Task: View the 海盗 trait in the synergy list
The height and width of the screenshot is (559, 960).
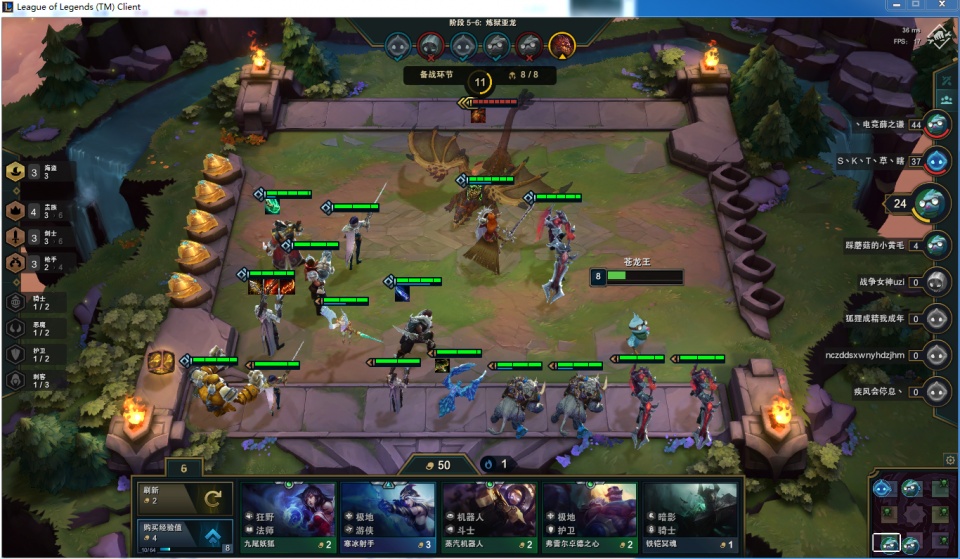Action: point(17,172)
